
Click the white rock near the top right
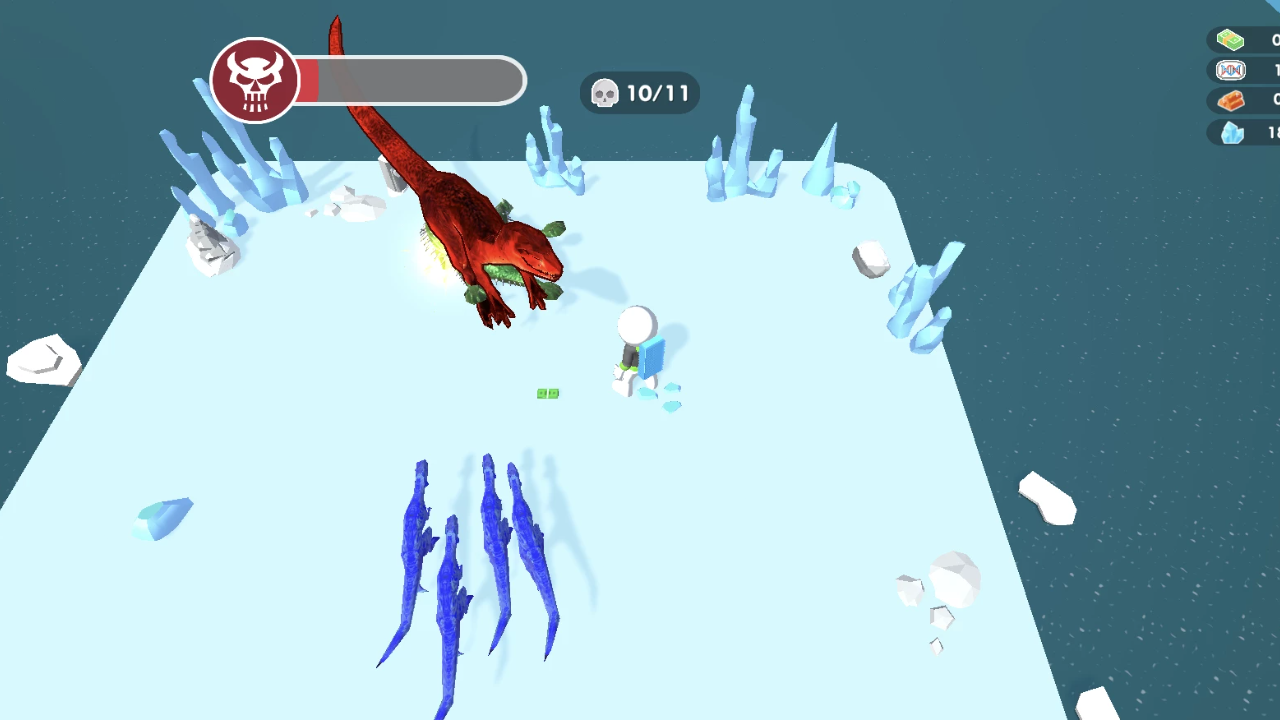(868, 258)
